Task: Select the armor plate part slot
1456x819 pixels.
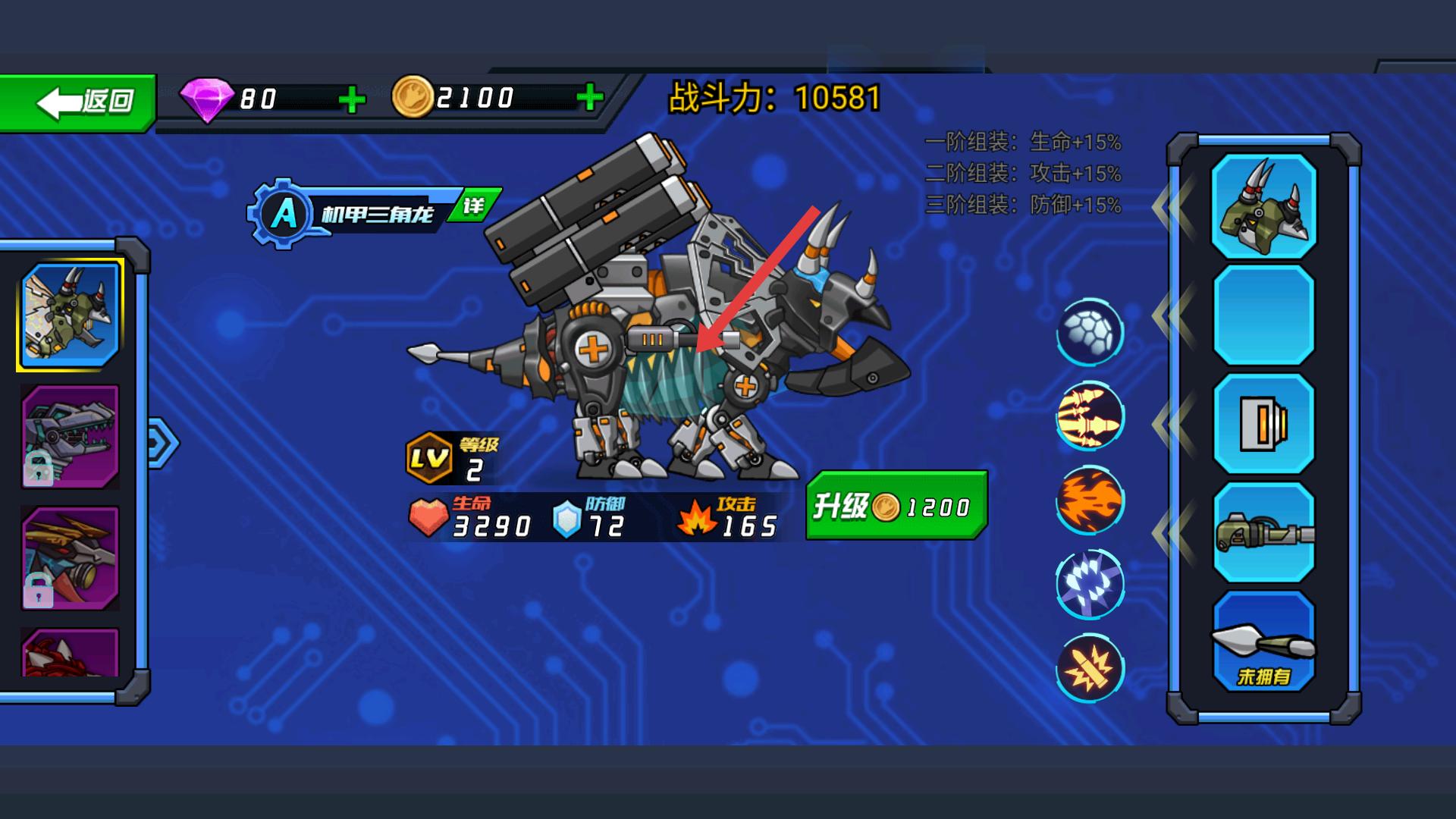Action: (1263, 424)
